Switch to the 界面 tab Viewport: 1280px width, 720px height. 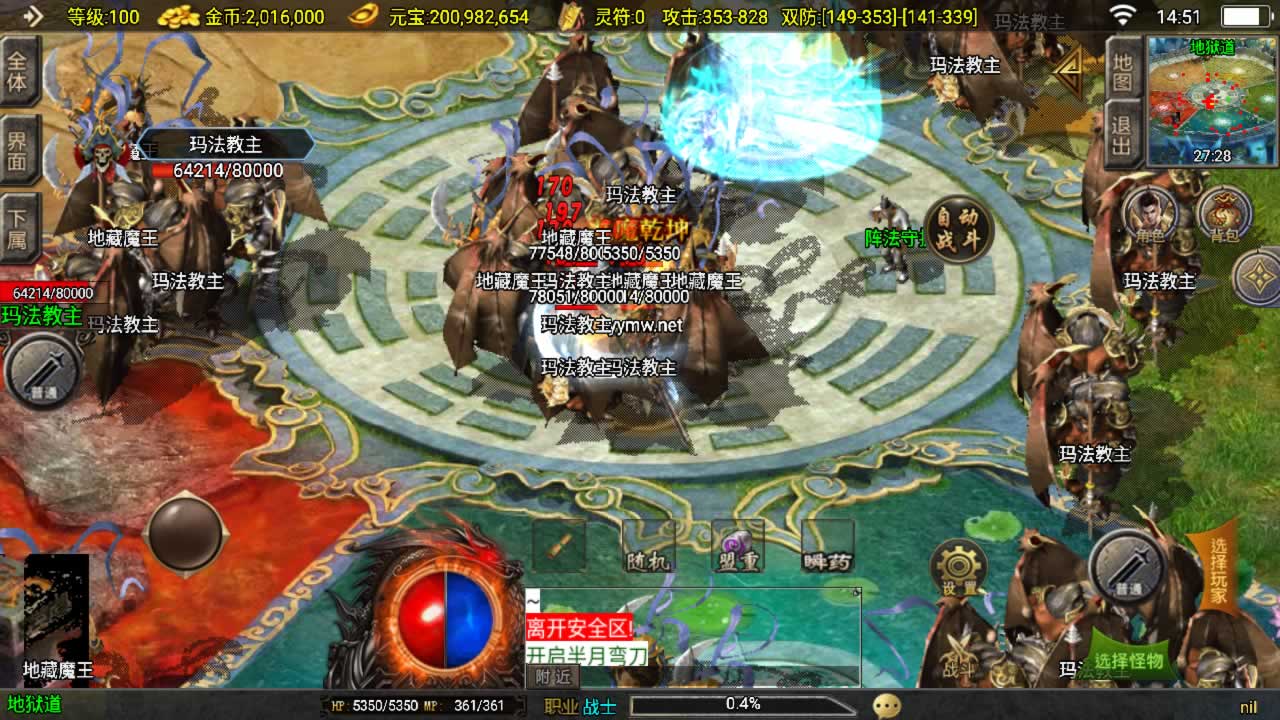click(18, 150)
